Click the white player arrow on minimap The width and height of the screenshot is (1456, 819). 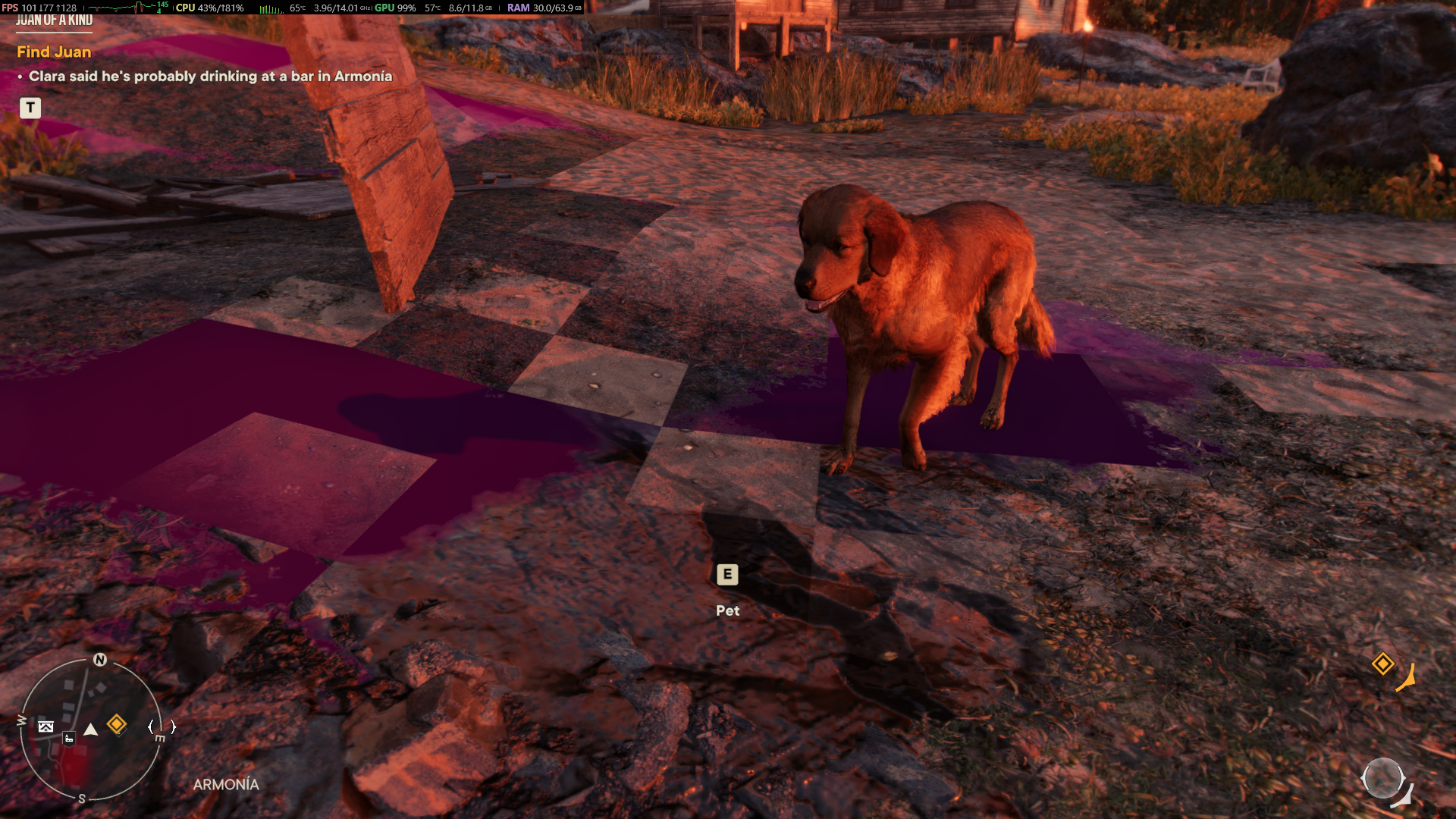91,730
